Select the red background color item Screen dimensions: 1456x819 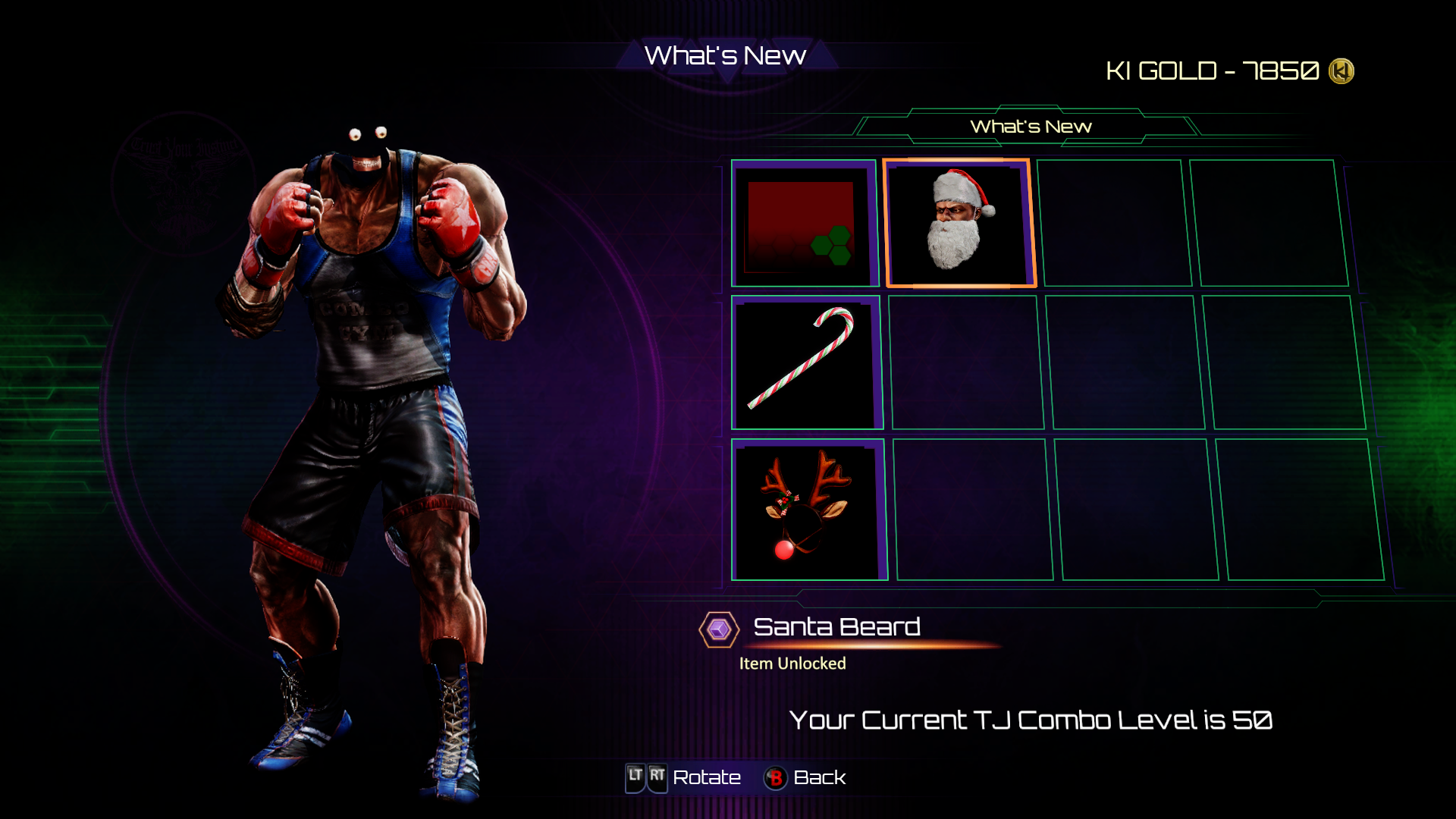804,224
